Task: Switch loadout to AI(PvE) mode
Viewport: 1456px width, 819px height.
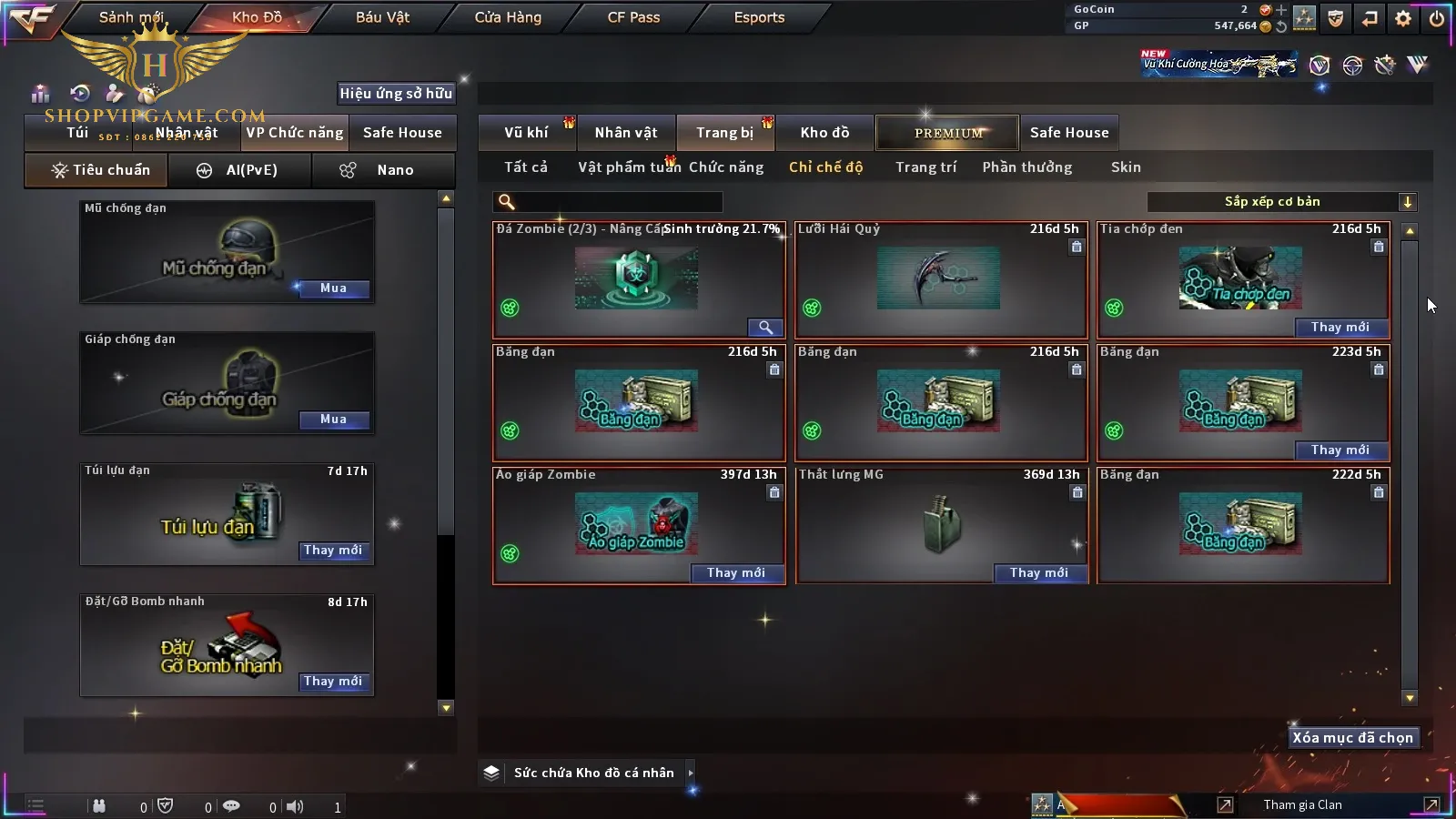Action: [240, 170]
